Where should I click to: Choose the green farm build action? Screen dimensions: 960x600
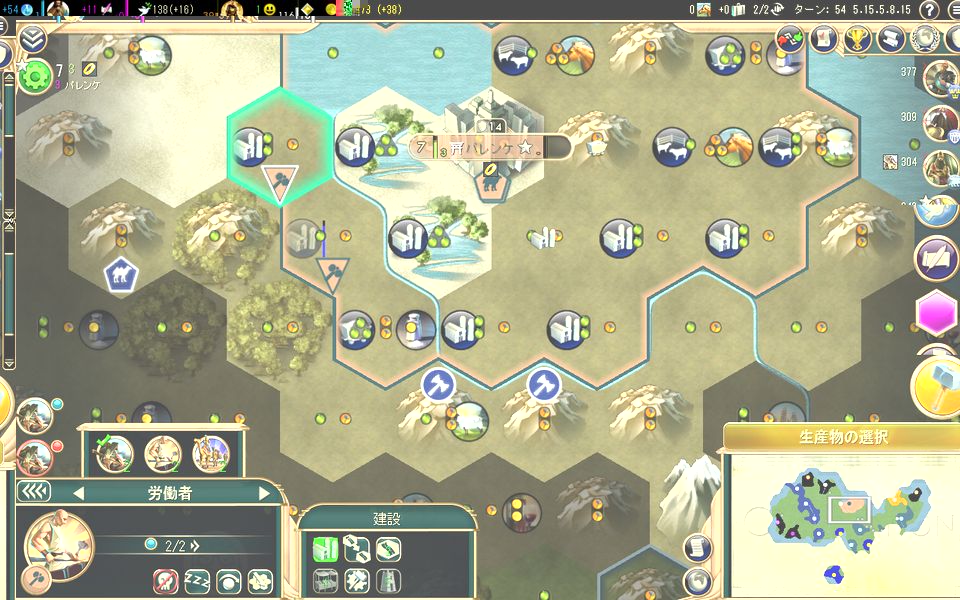pyautogui.click(x=324, y=547)
